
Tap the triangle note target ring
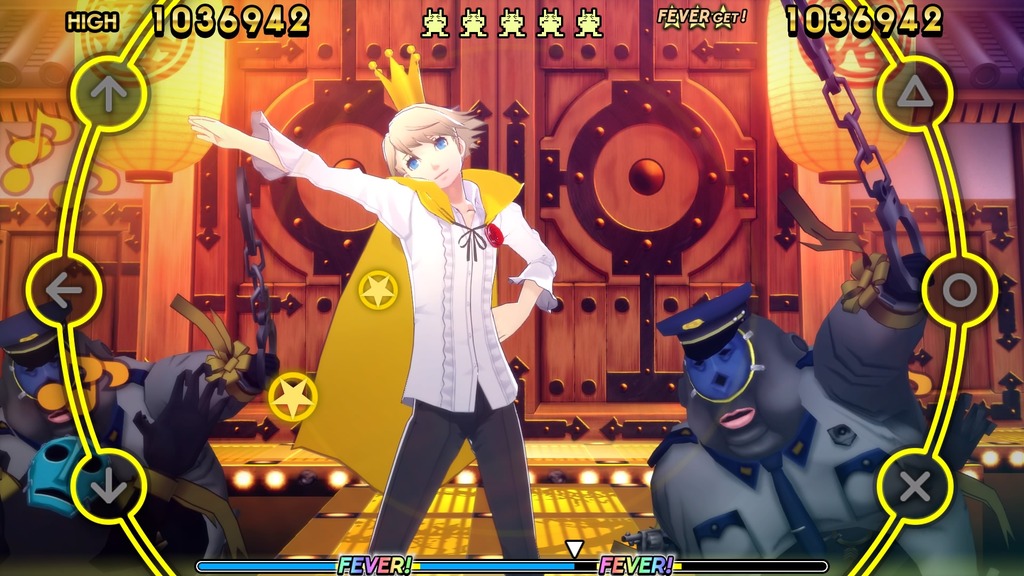pyautogui.click(x=915, y=93)
